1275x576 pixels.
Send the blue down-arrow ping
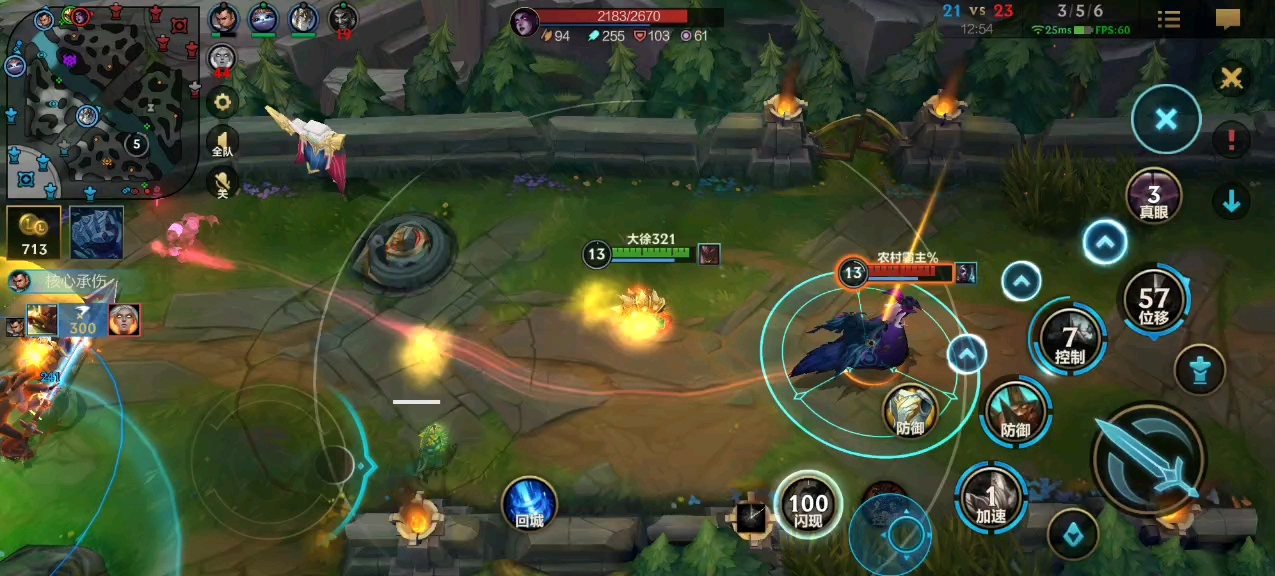pos(1231,202)
